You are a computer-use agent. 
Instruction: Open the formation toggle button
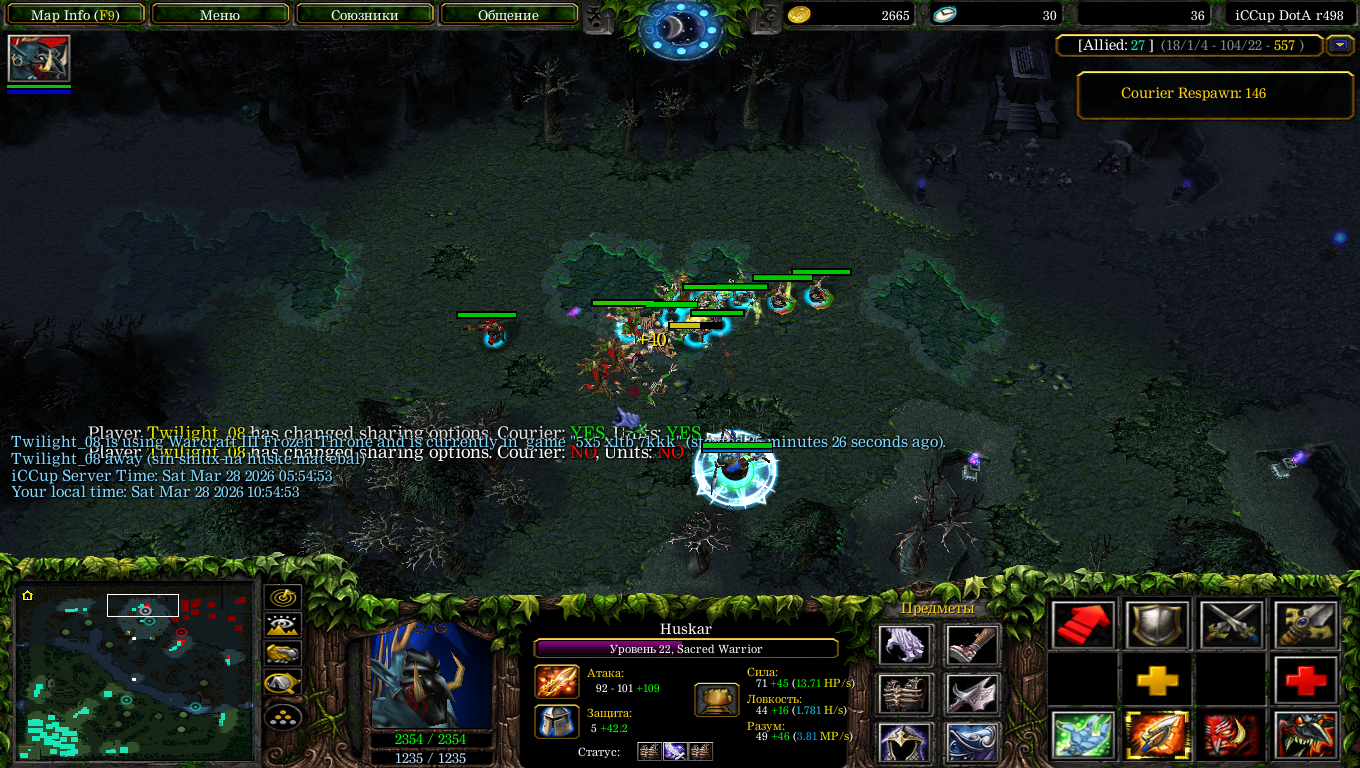[x=284, y=716]
